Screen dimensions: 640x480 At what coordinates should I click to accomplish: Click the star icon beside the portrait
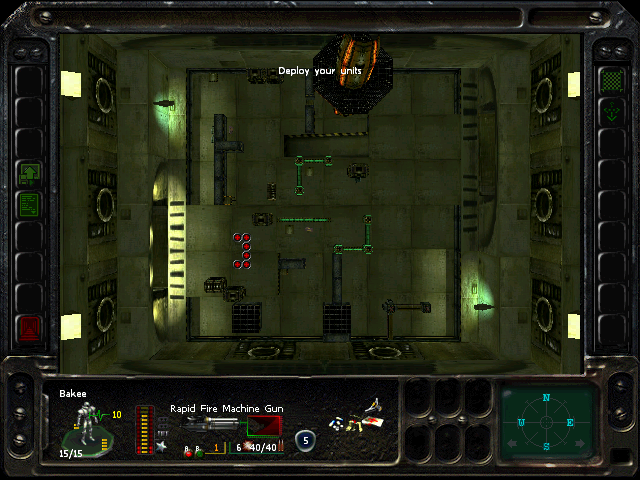tap(162, 446)
